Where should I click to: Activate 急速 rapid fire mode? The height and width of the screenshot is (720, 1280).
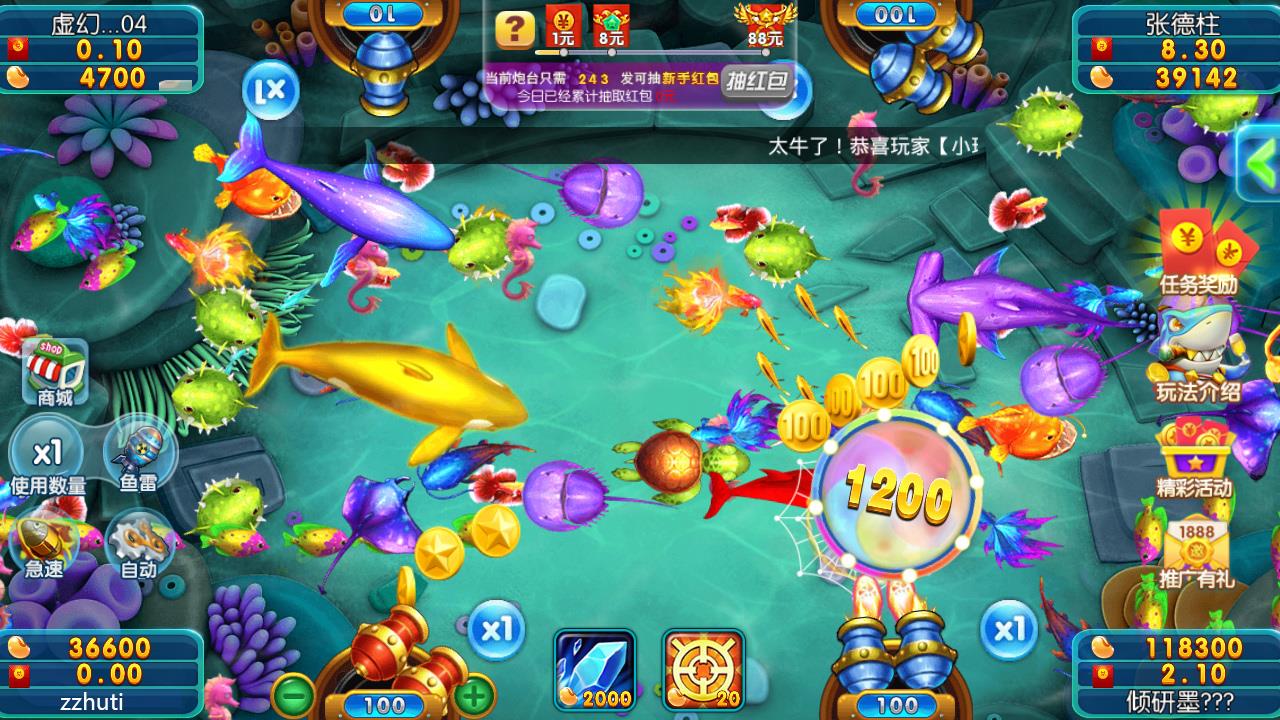point(45,546)
